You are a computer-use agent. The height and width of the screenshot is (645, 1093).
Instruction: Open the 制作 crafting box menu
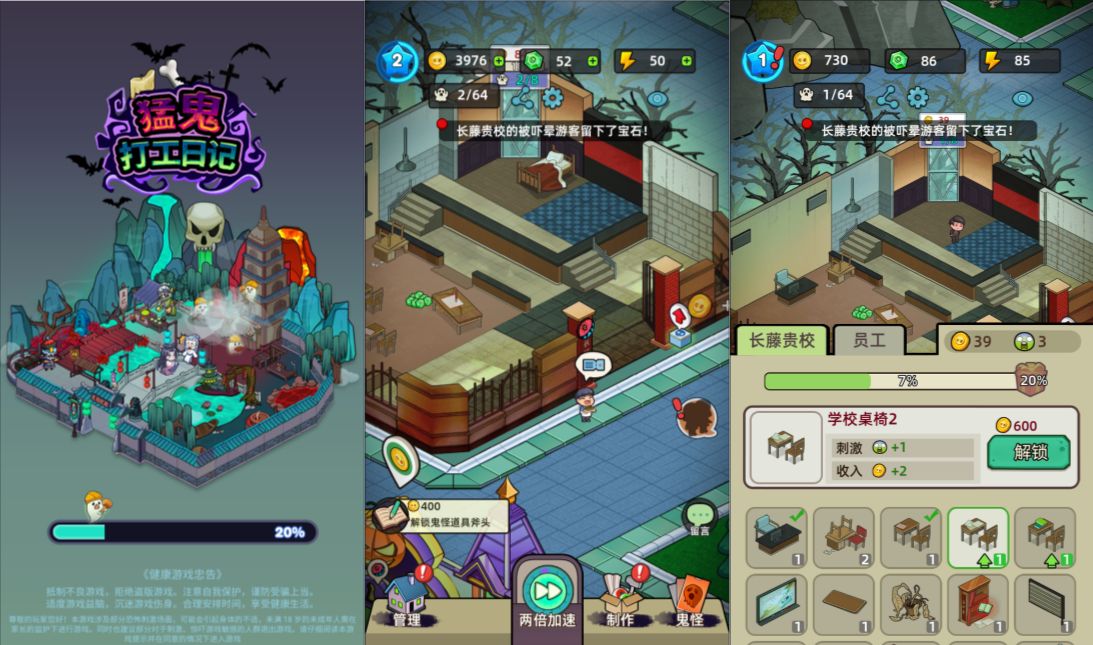point(620,602)
